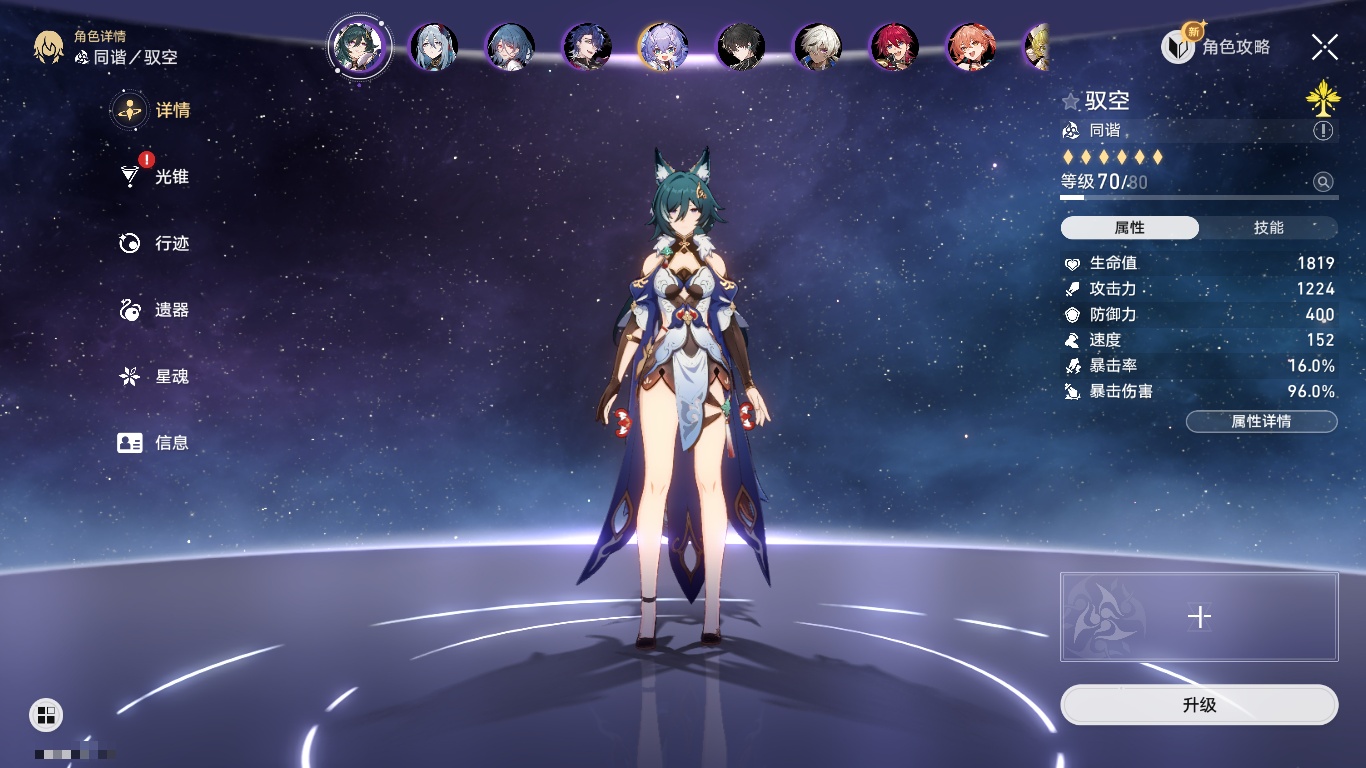Select the orange-haired character portrait
Screen dimensions: 1366x768
(x=971, y=47)
